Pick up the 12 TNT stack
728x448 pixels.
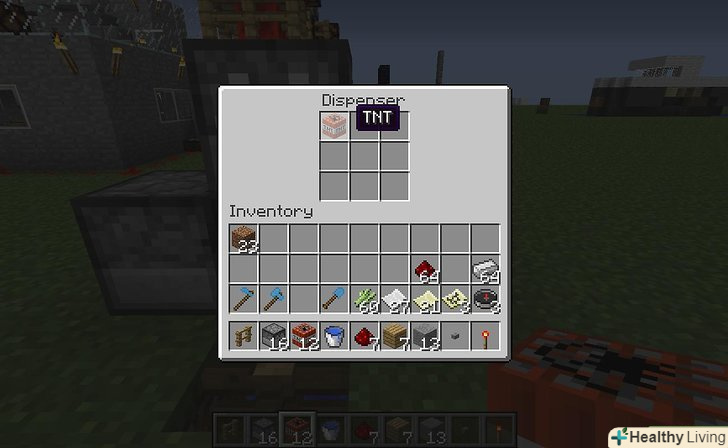point(304,336)
